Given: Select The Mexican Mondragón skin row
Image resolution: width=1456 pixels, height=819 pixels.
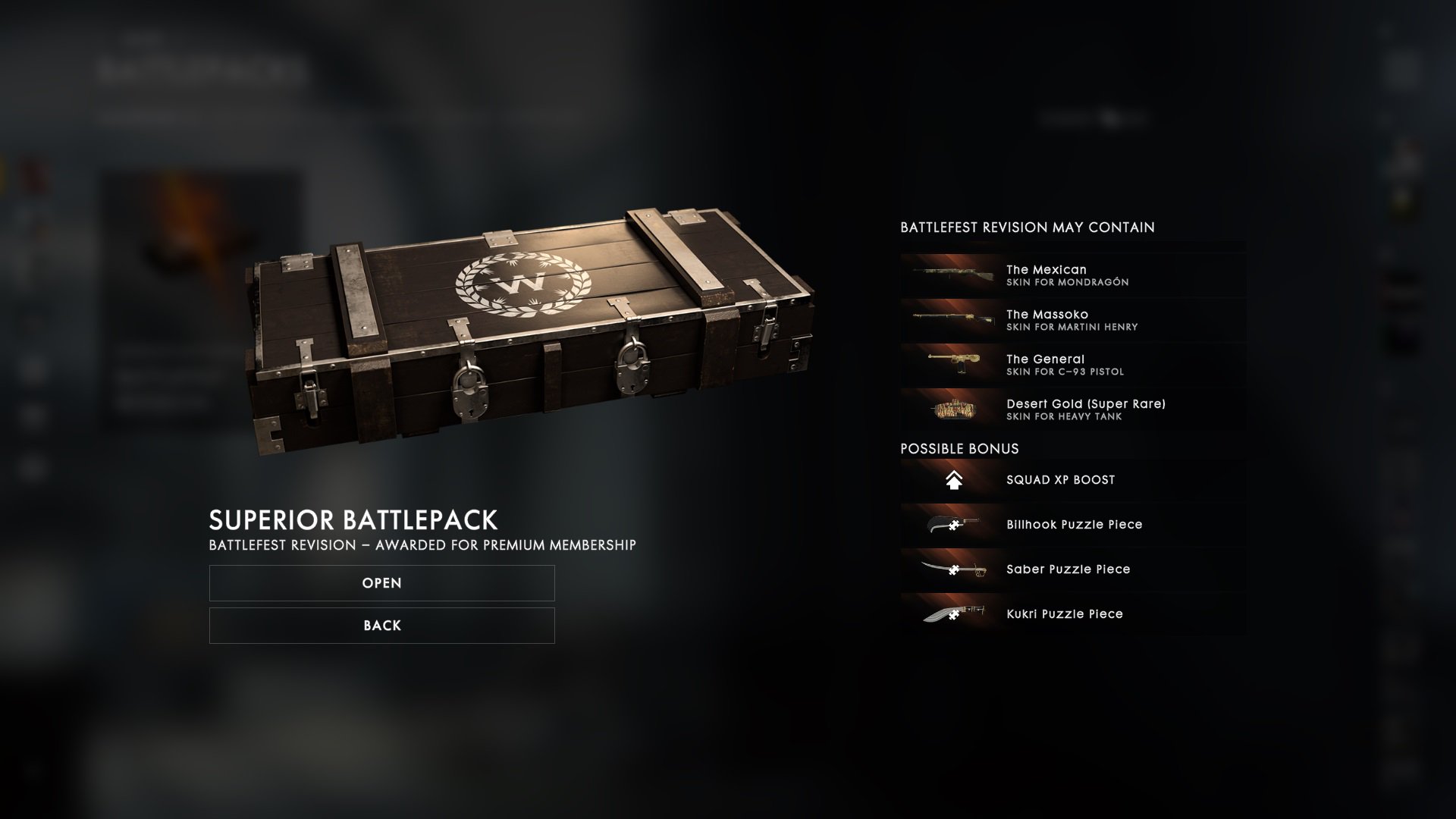Looking at the screenshot, I should pyautogui.click(x=1072, y=275).
